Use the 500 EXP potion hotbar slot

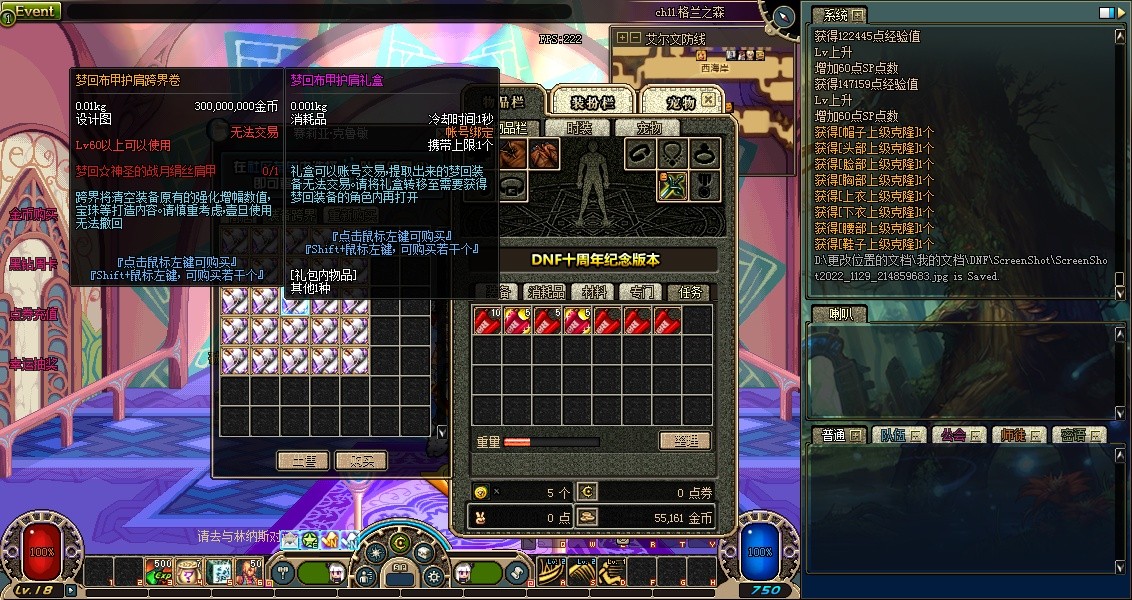pyautogui.click(x=160, y=572)
